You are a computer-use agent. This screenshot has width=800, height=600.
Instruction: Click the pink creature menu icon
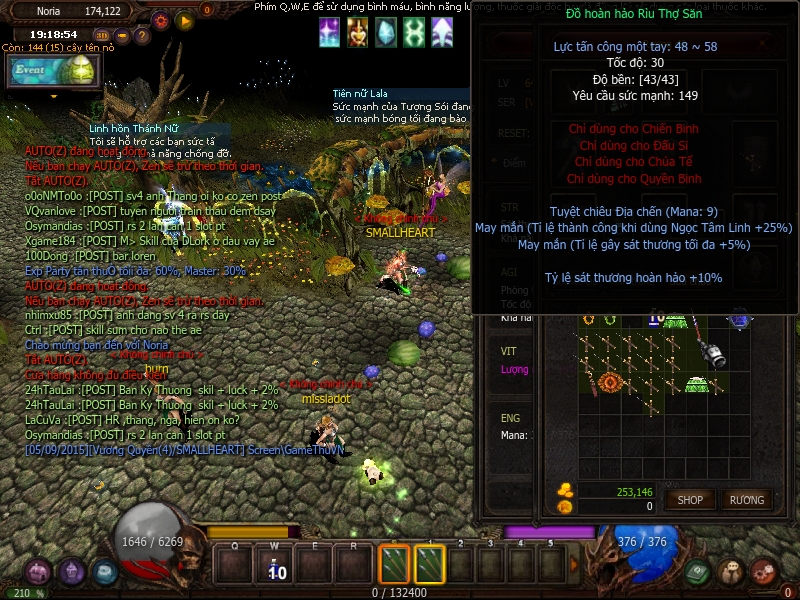(x=38, y=573)
